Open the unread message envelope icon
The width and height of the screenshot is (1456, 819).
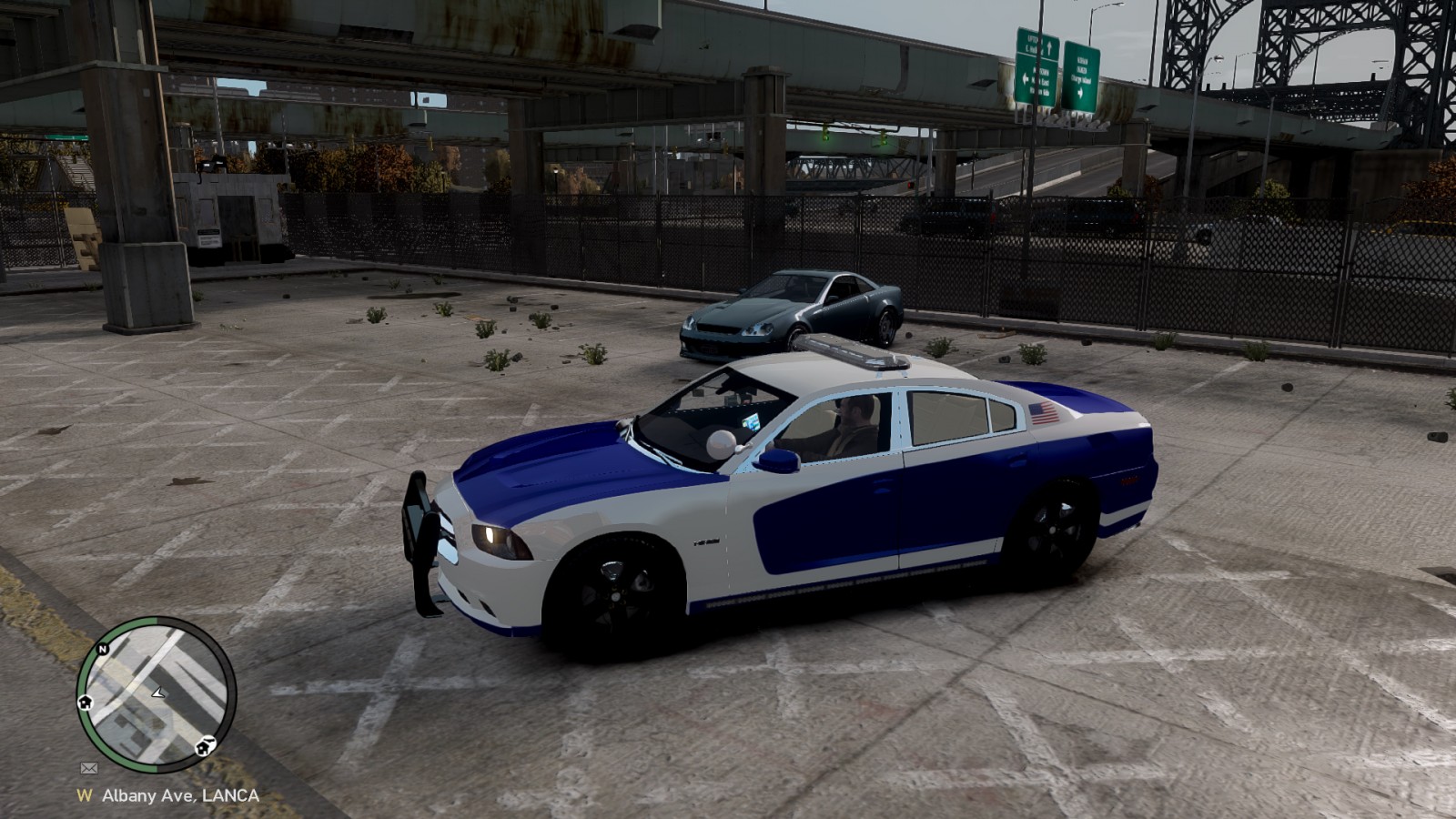[88, 768]
